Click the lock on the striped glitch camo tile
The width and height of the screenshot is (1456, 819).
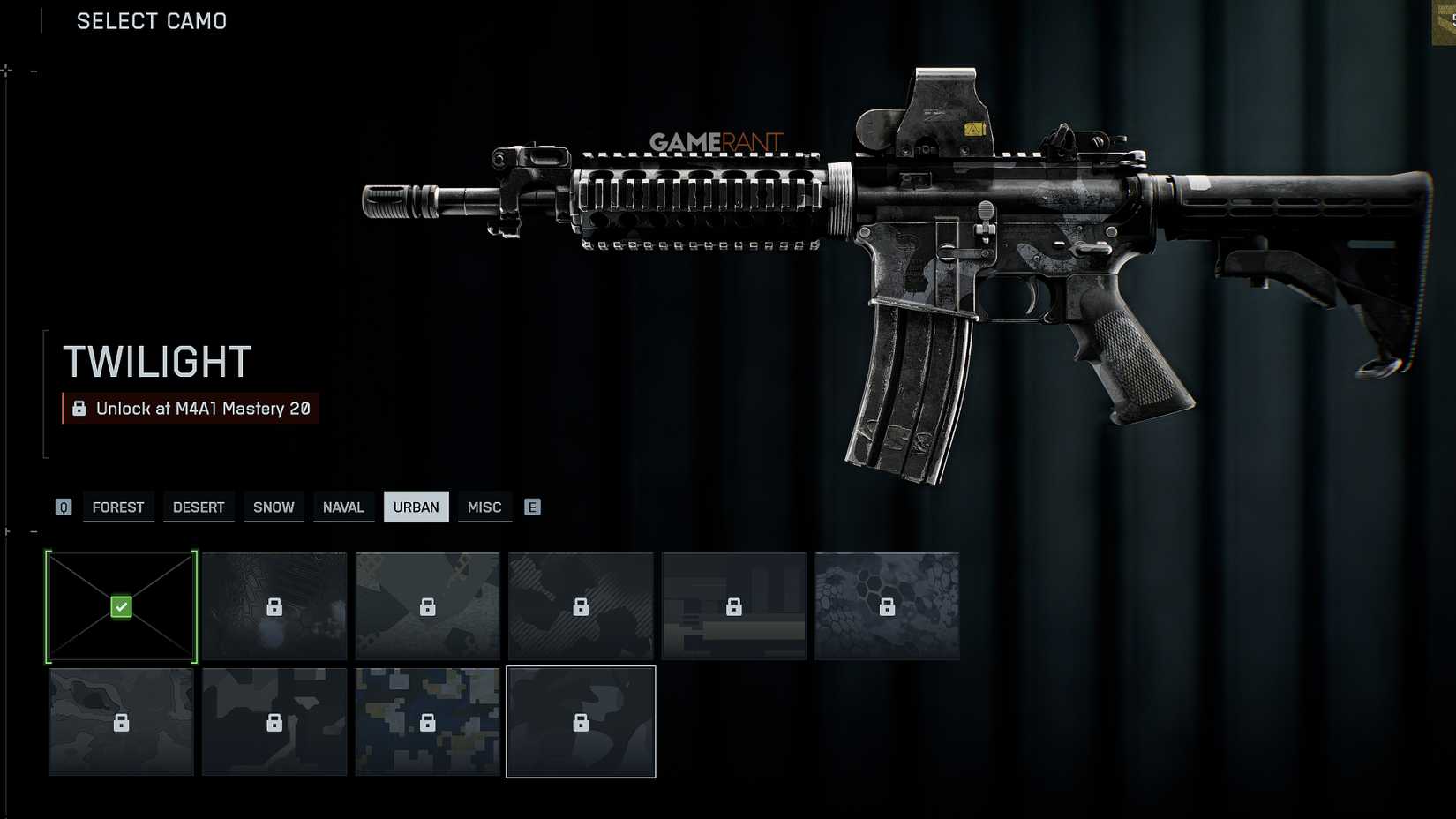pyautogui.click(x=733, y=606)
